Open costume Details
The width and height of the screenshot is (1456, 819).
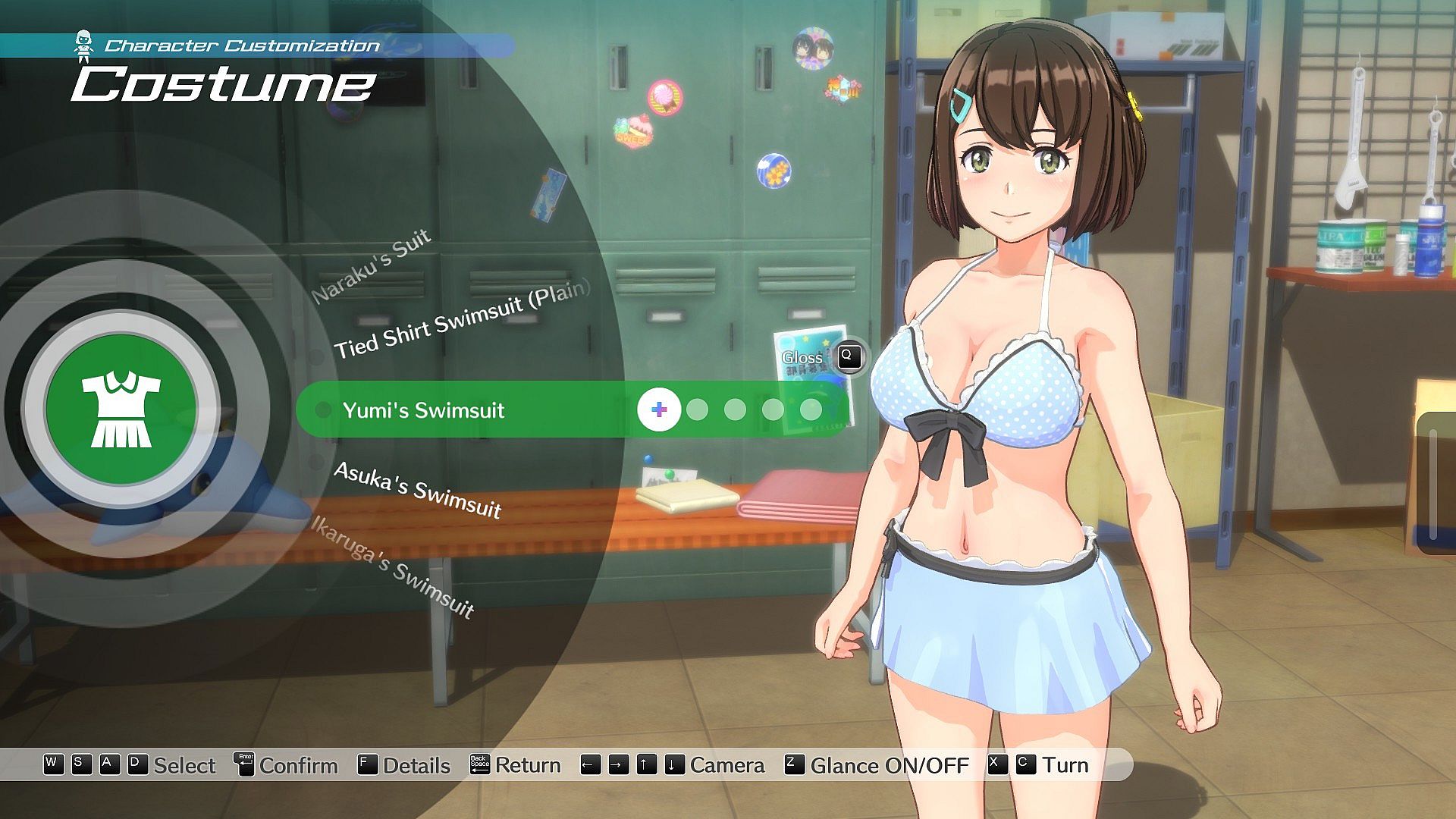(403, 765)
